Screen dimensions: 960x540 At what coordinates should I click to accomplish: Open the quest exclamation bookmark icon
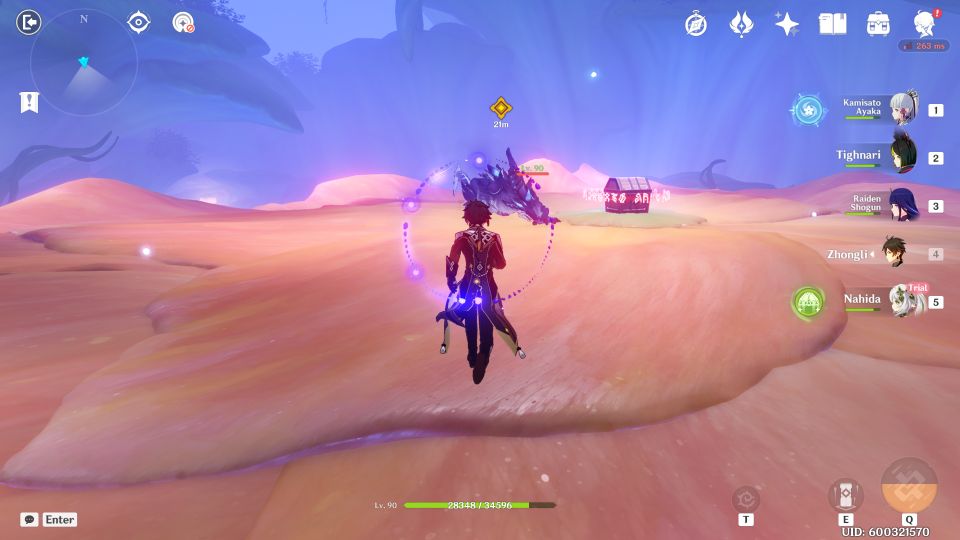[x=29, y=101]
